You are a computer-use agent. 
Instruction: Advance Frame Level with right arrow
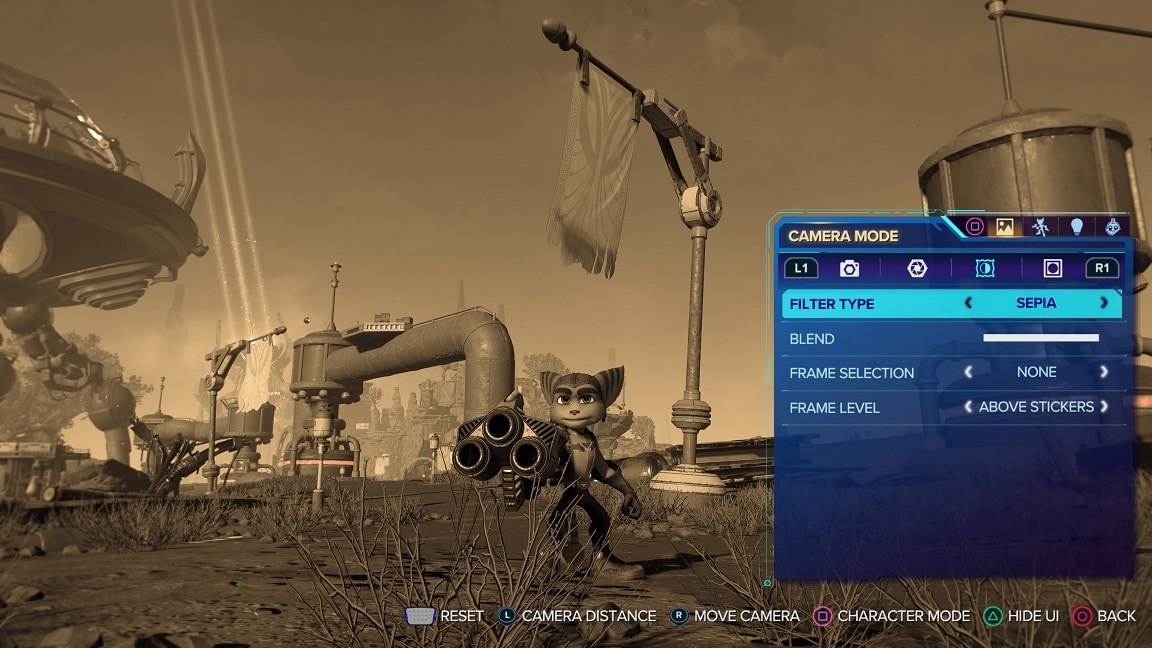[x=1104, y=407]
